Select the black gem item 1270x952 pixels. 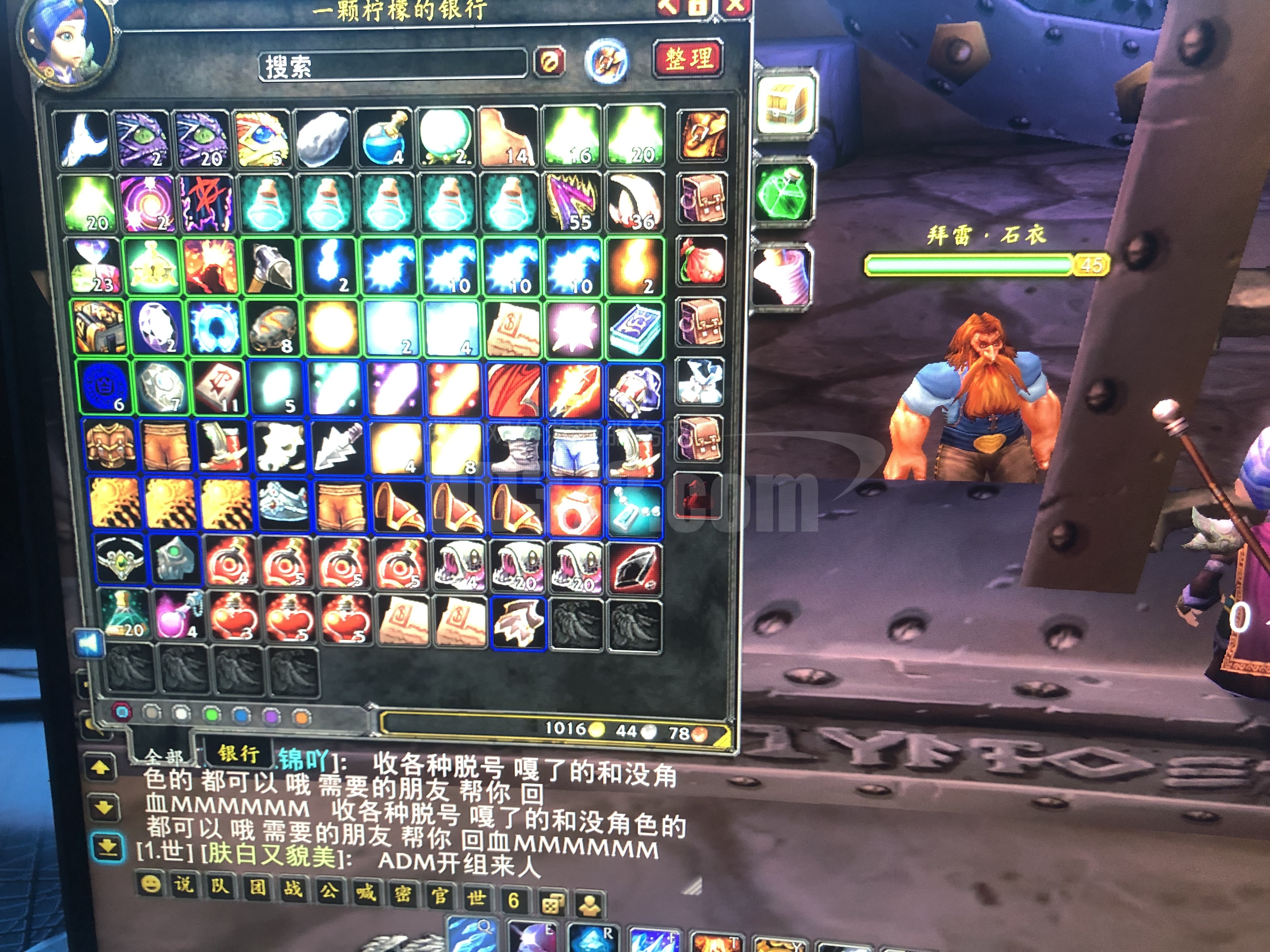tap(634, 566)
